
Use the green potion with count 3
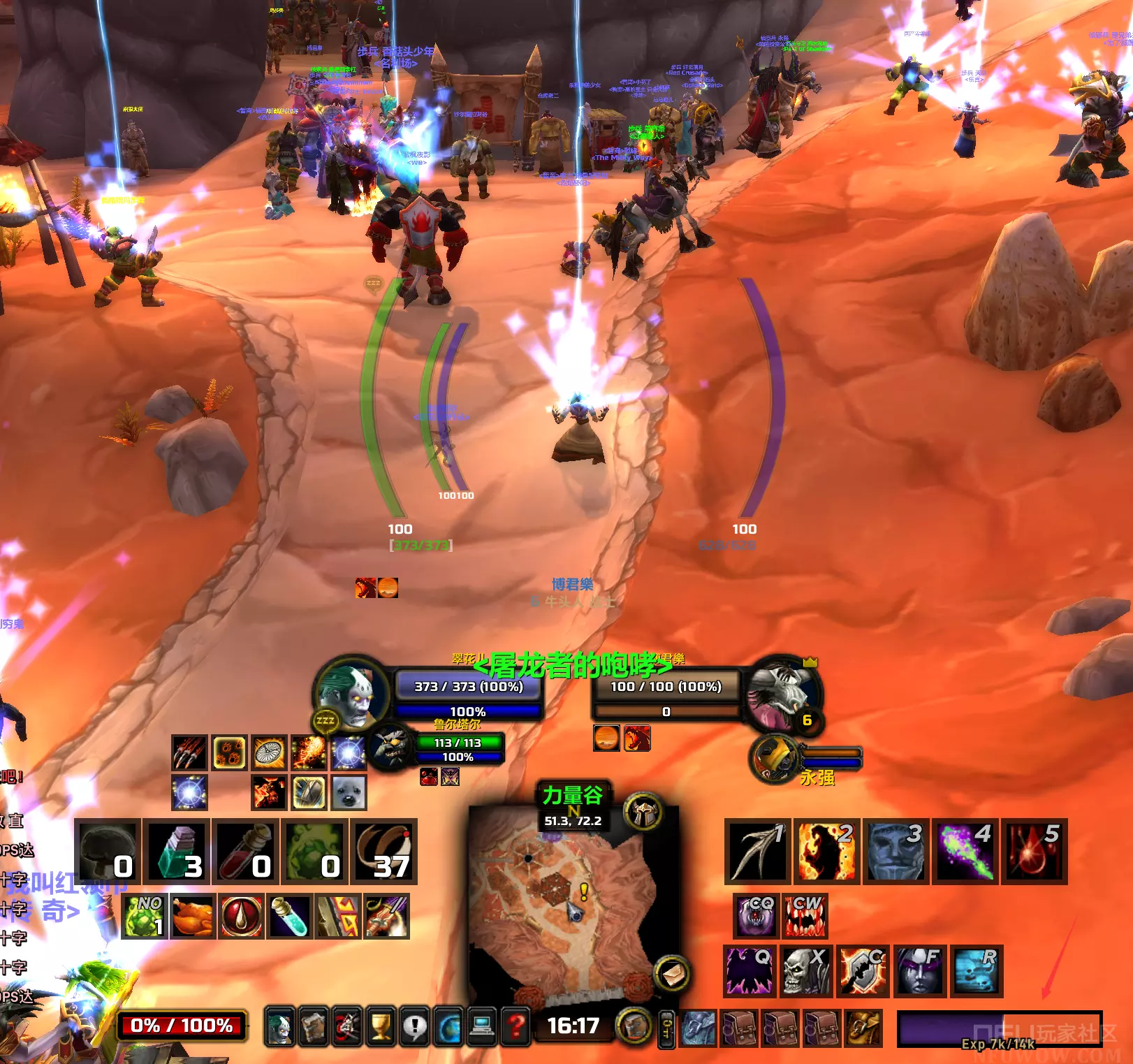point(177,851)
